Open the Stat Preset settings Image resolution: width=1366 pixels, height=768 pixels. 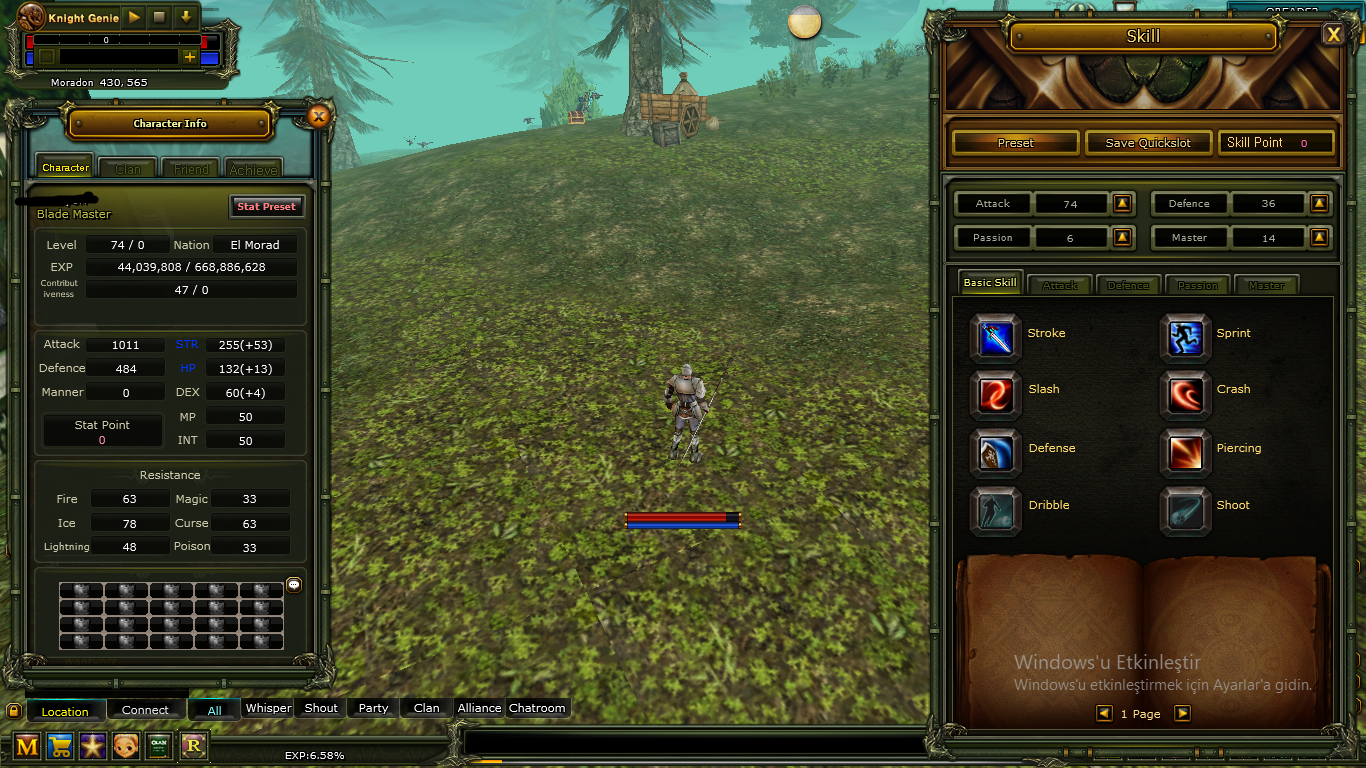pos(267,206)
